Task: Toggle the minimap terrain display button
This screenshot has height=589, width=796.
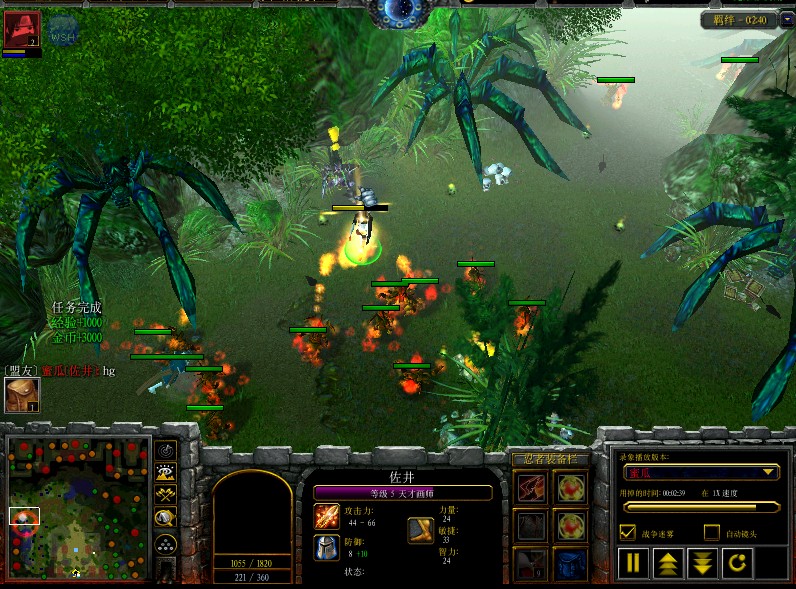Action: point(166,473)
